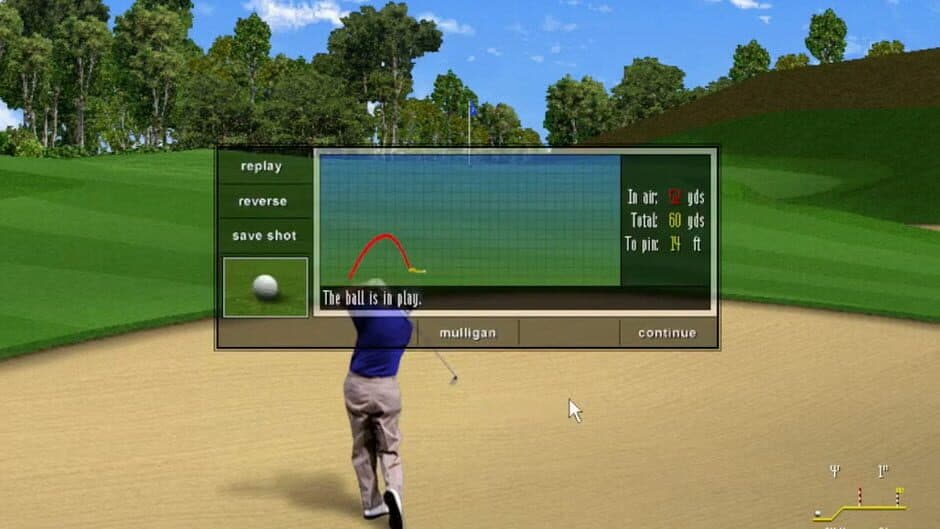Viewport: 940px width, 529px height.
Task: Take a mulligan
Action: pos(468,333)
